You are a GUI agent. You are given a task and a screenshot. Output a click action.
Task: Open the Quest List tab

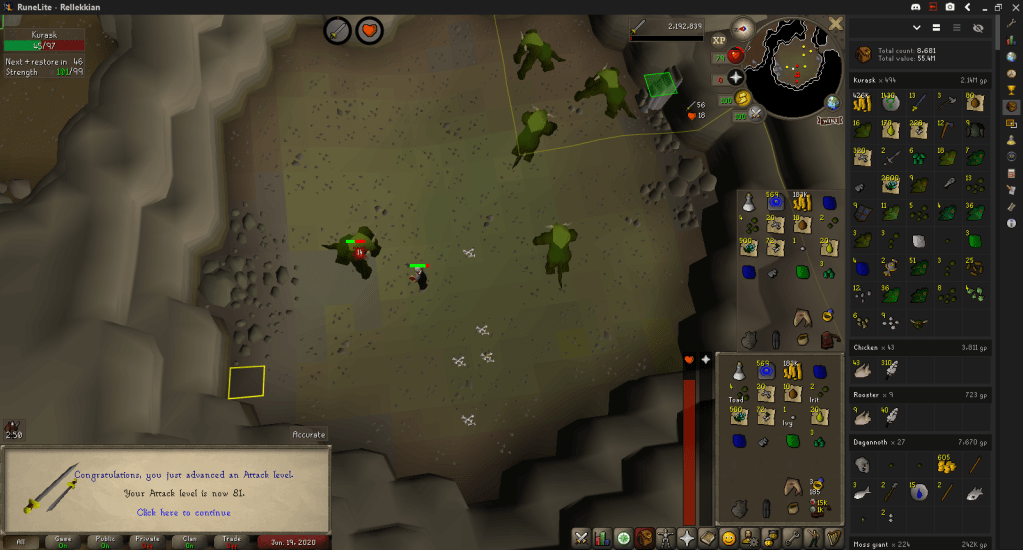(621, 538)
